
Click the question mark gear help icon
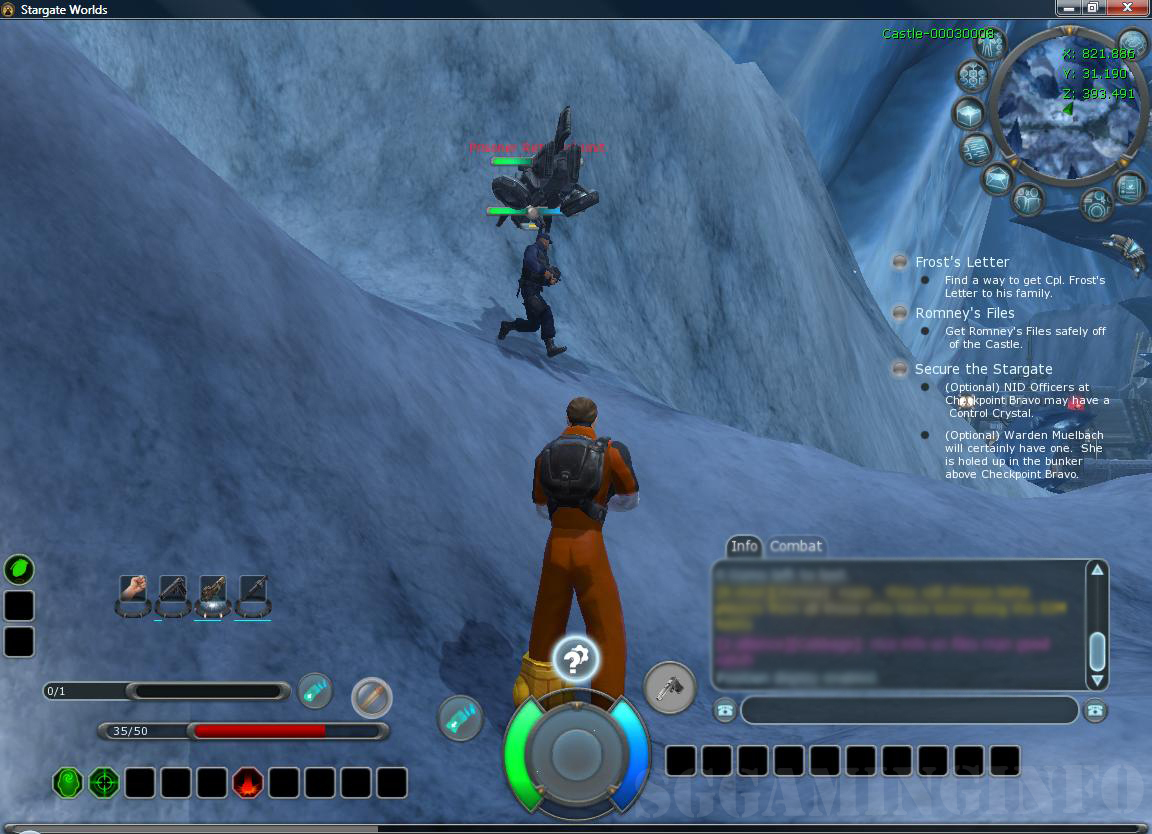[x=575, y=659]
